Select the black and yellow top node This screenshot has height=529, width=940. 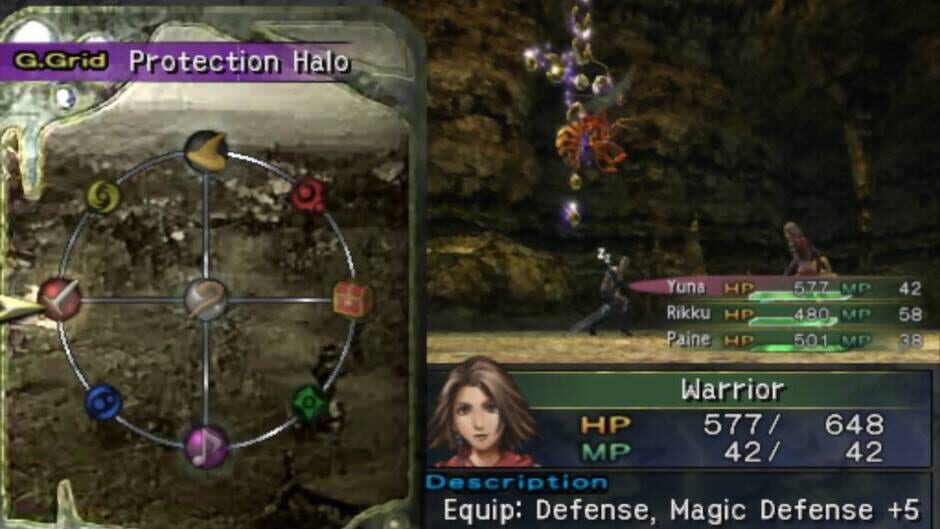point(206,151)
